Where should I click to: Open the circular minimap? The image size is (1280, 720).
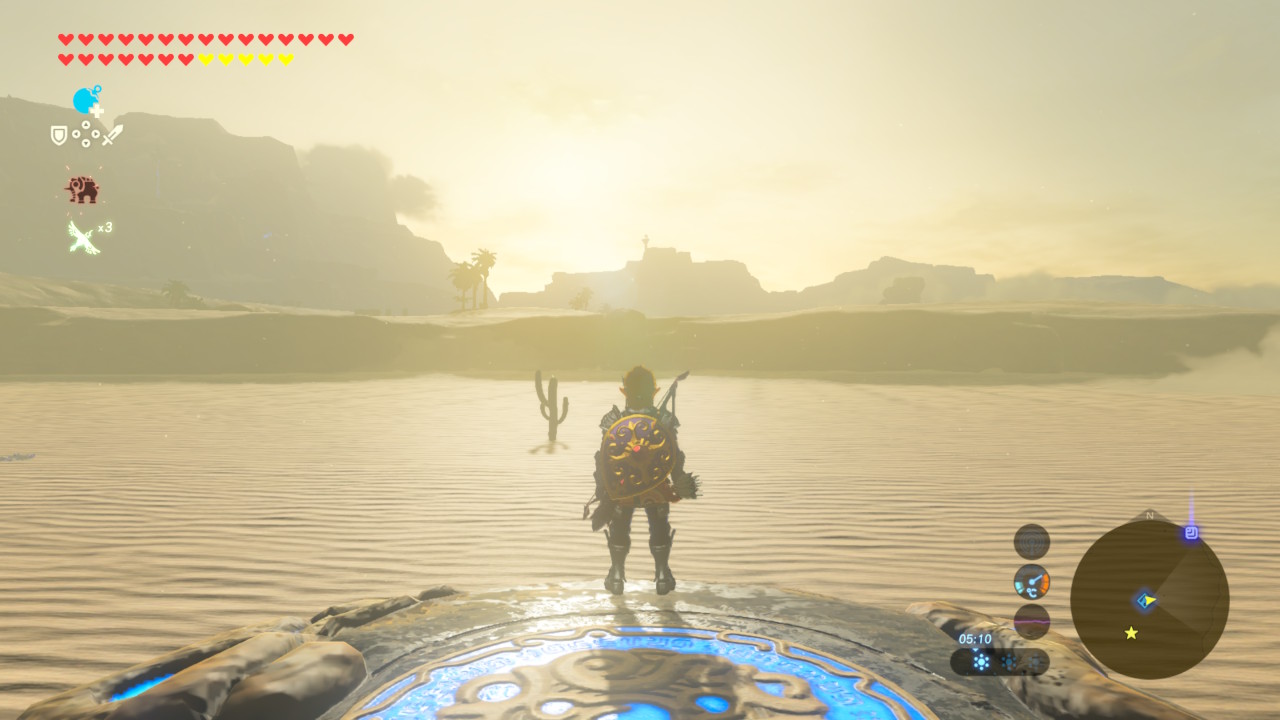[x=1149, y=600]
